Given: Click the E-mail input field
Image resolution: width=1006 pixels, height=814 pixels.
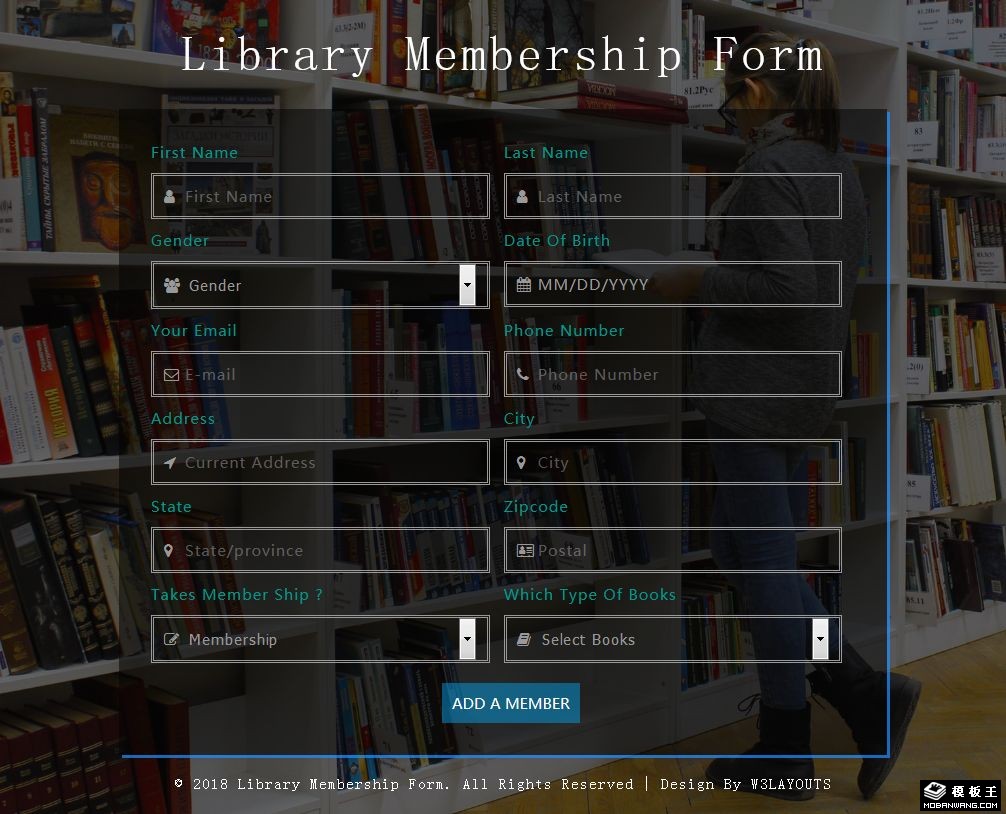Looking at the screenshot, I should 320,374.
